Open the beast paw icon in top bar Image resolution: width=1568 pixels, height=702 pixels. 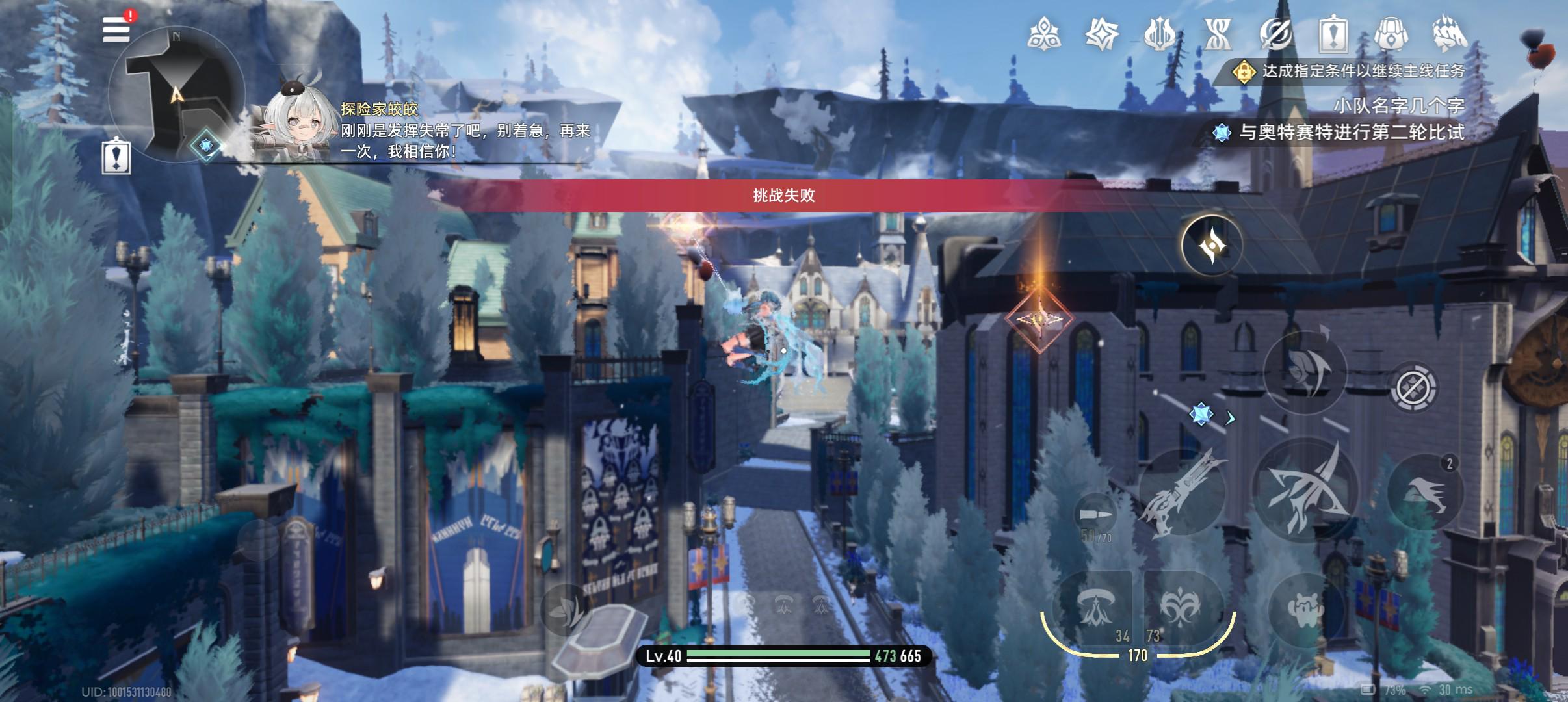click(1450, 34)
